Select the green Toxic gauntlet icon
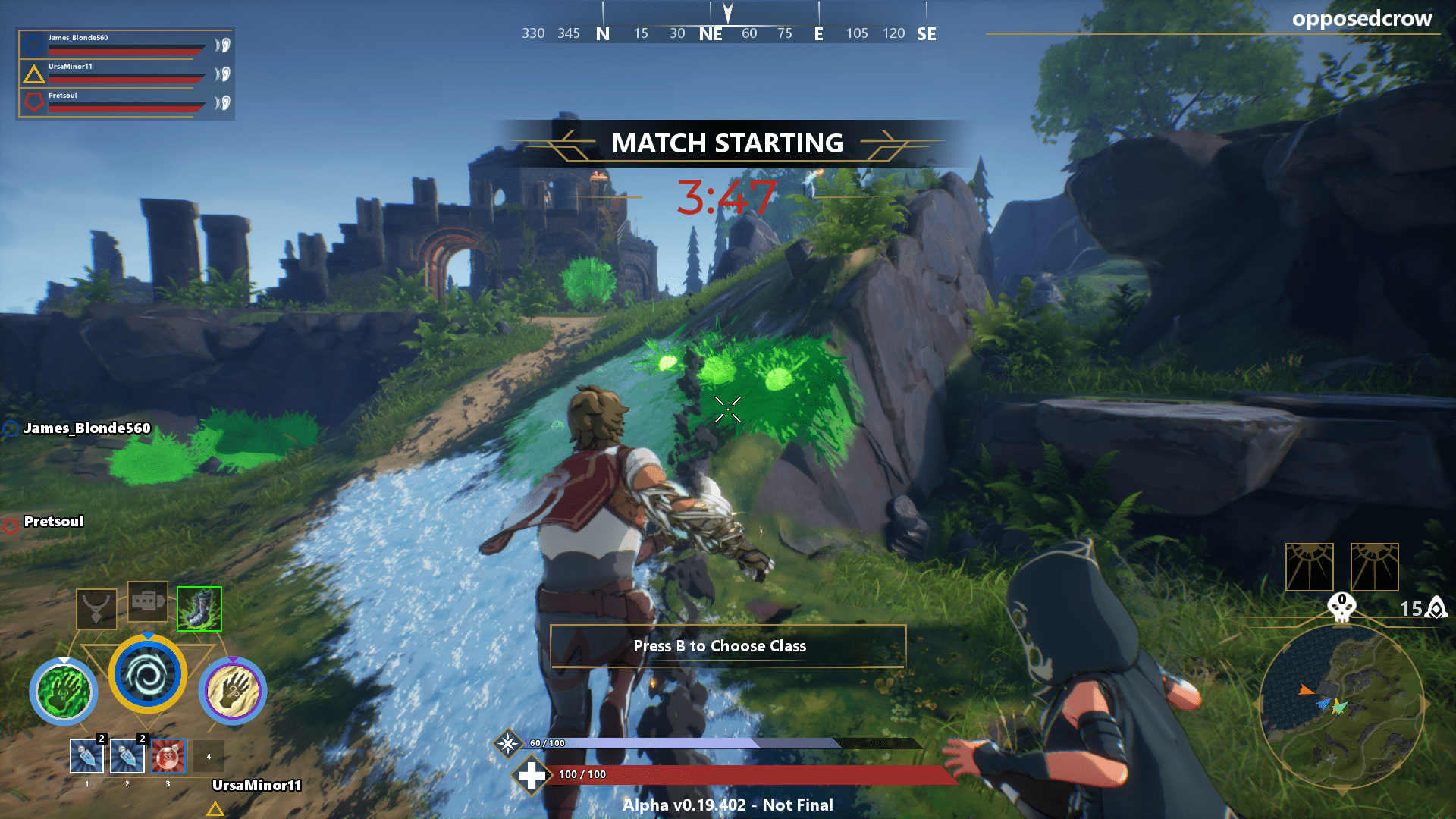1456x819 pixels. (64, 691)
